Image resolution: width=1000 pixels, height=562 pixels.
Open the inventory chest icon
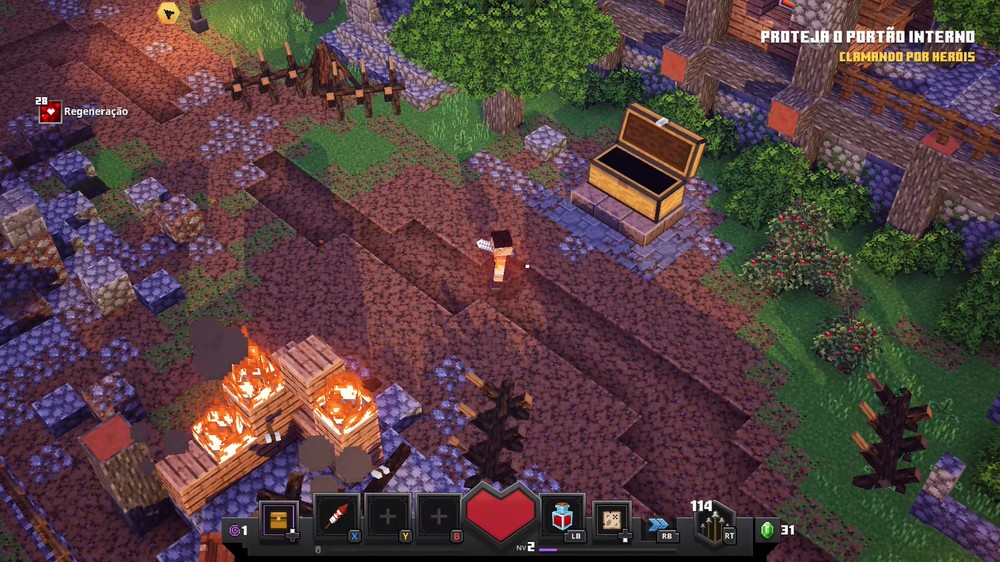coord(278,518)
